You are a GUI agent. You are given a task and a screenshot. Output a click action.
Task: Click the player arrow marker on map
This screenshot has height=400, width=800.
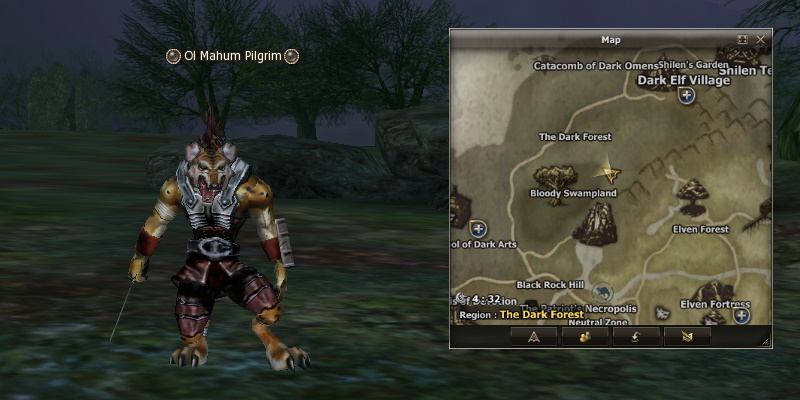[608, 172]
